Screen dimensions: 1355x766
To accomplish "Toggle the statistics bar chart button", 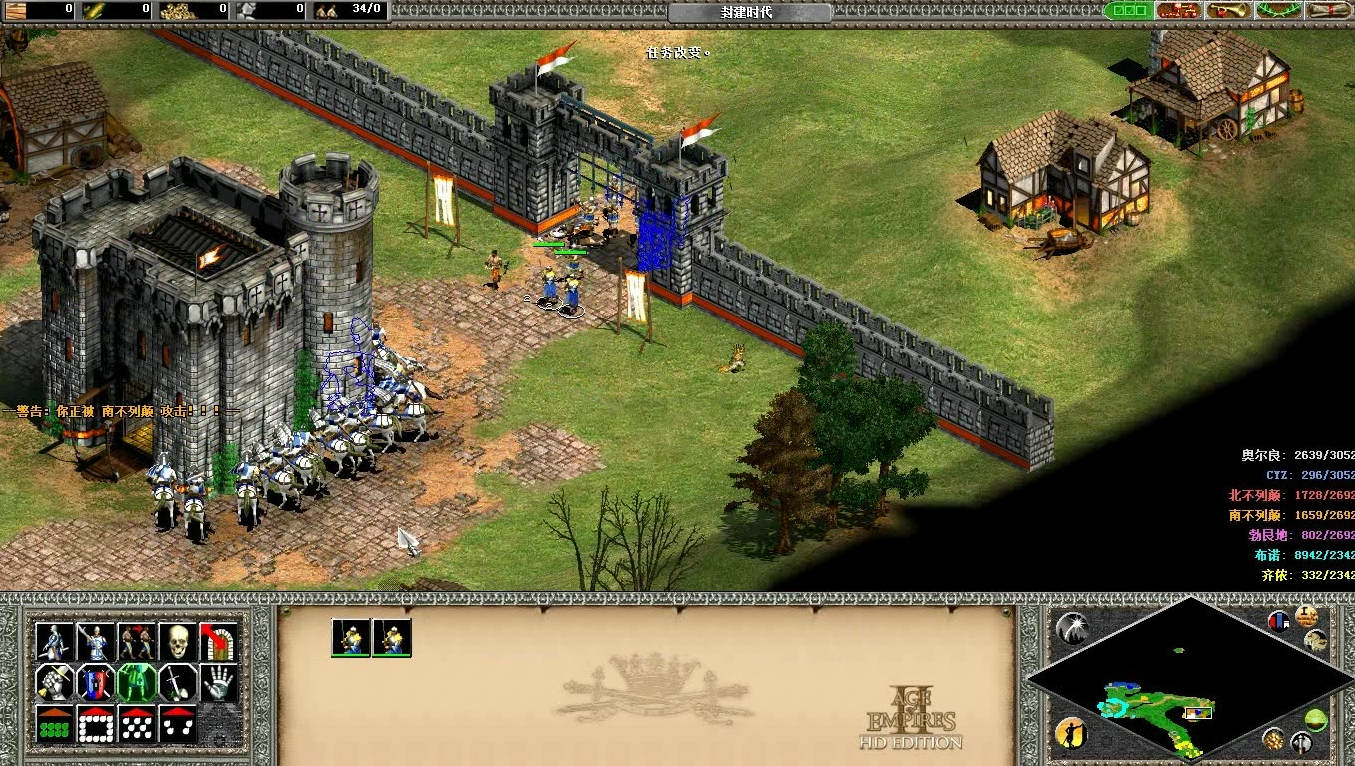I will [1280, 621].
